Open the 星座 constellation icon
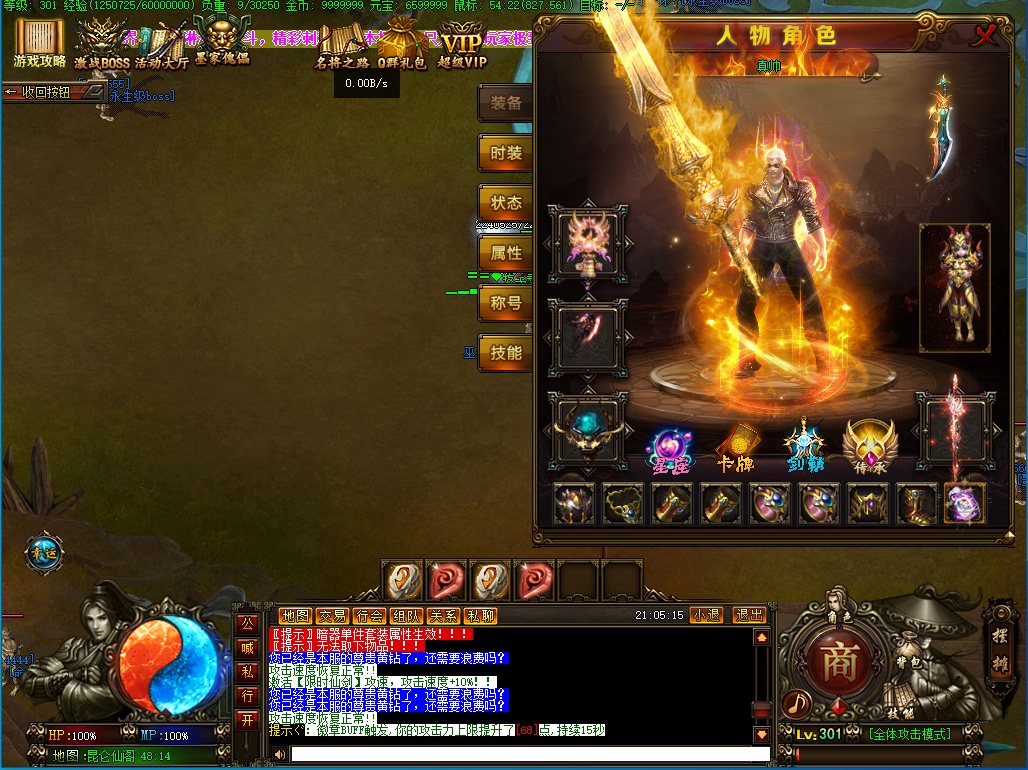Screen dimensions: 1028x770 pos(666,449)
